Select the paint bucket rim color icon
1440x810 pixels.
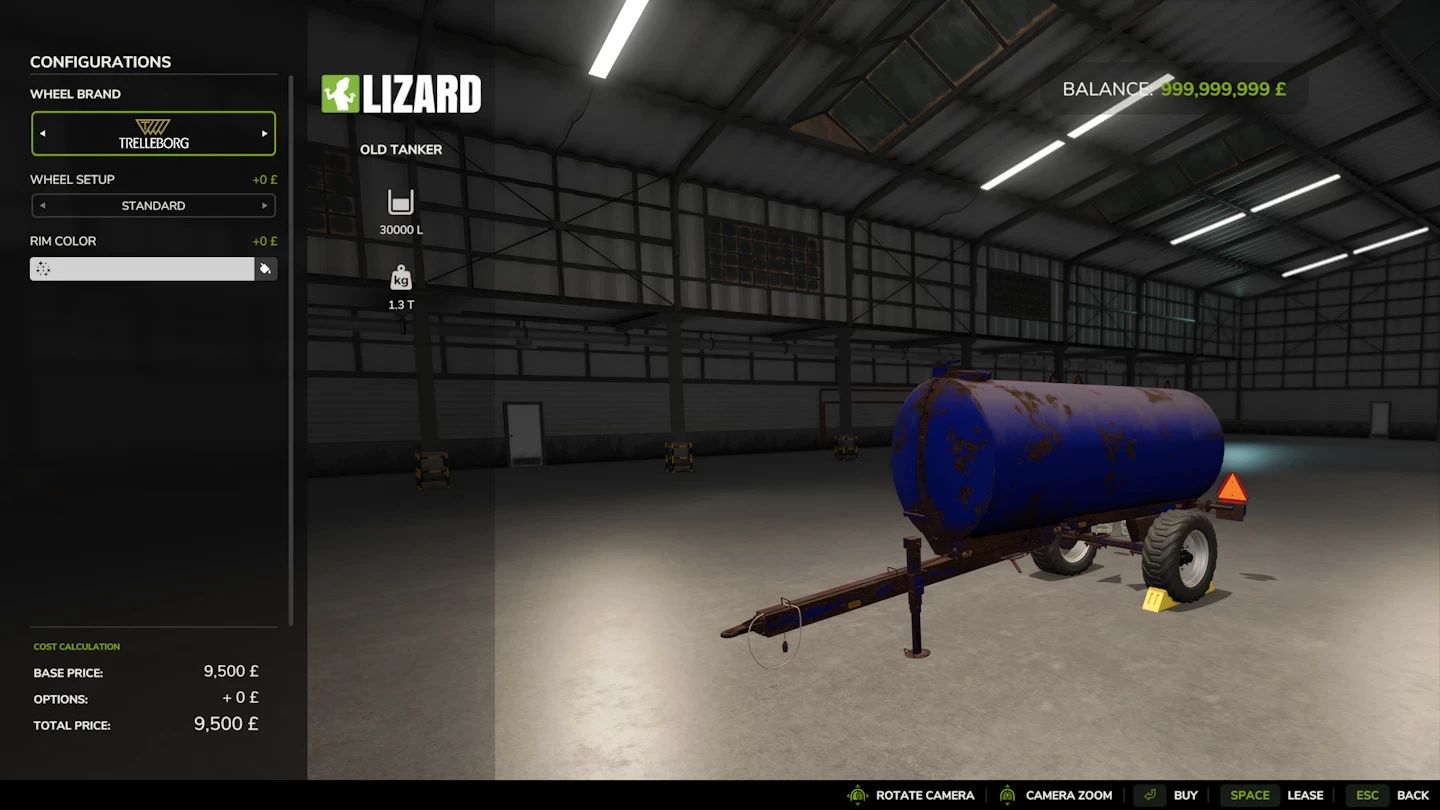click(265, 268)
